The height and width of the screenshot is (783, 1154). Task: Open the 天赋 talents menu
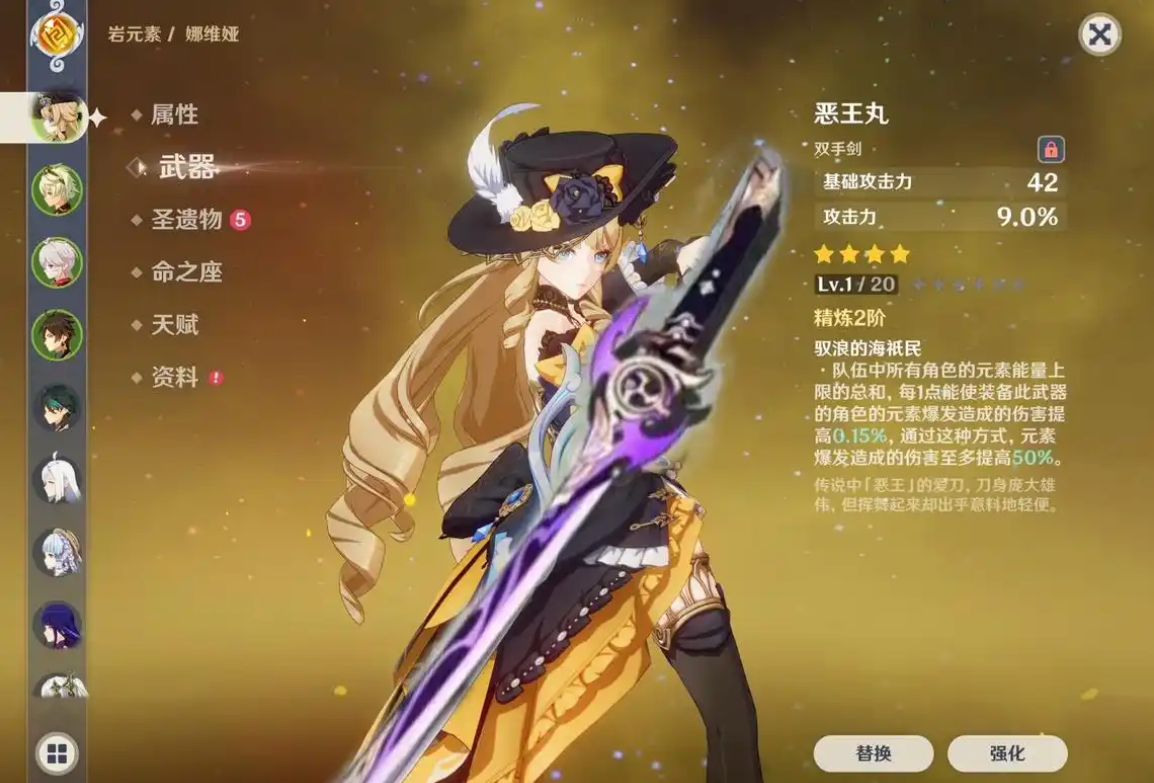point(174,325)
